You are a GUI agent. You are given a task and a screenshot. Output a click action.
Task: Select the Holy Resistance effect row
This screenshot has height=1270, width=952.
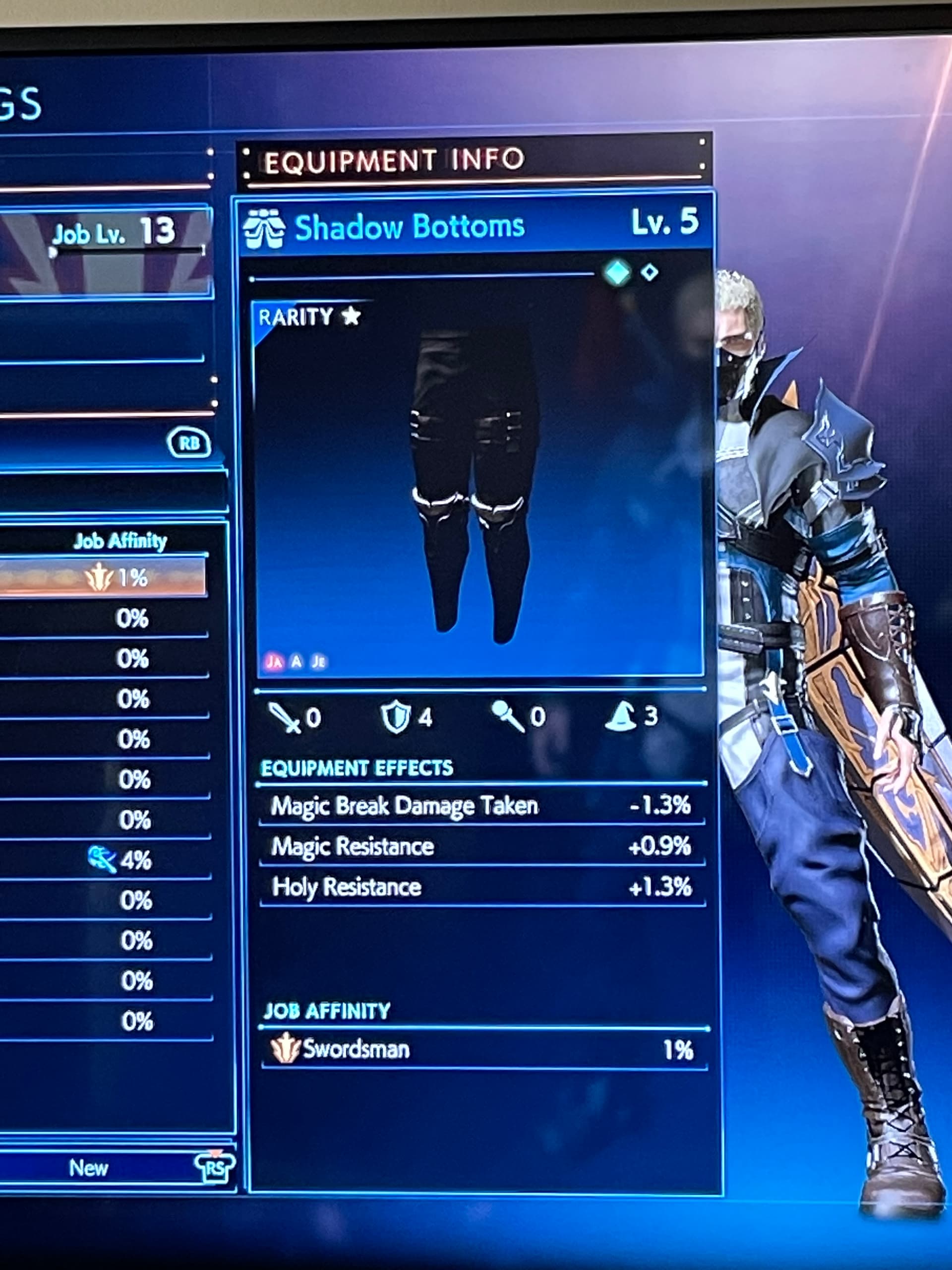tap(481, 888)
